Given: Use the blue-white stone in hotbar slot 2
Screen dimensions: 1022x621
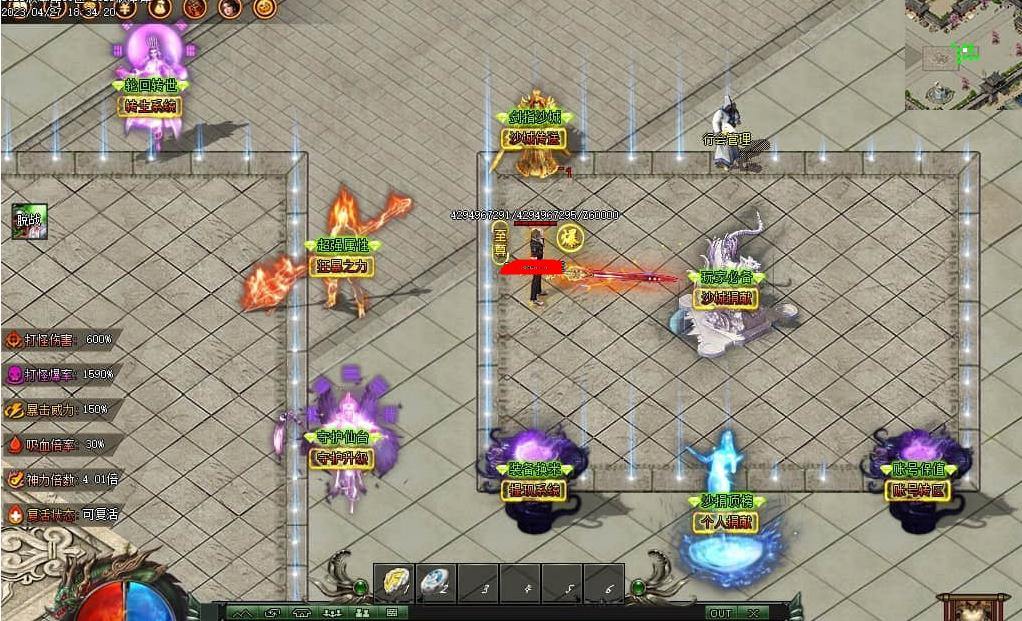Looking at the screenshot, I should point(435,583).
